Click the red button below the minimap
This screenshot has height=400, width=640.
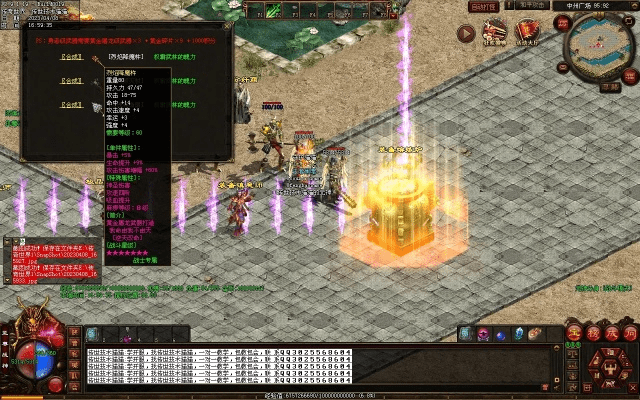coord(610,87)
